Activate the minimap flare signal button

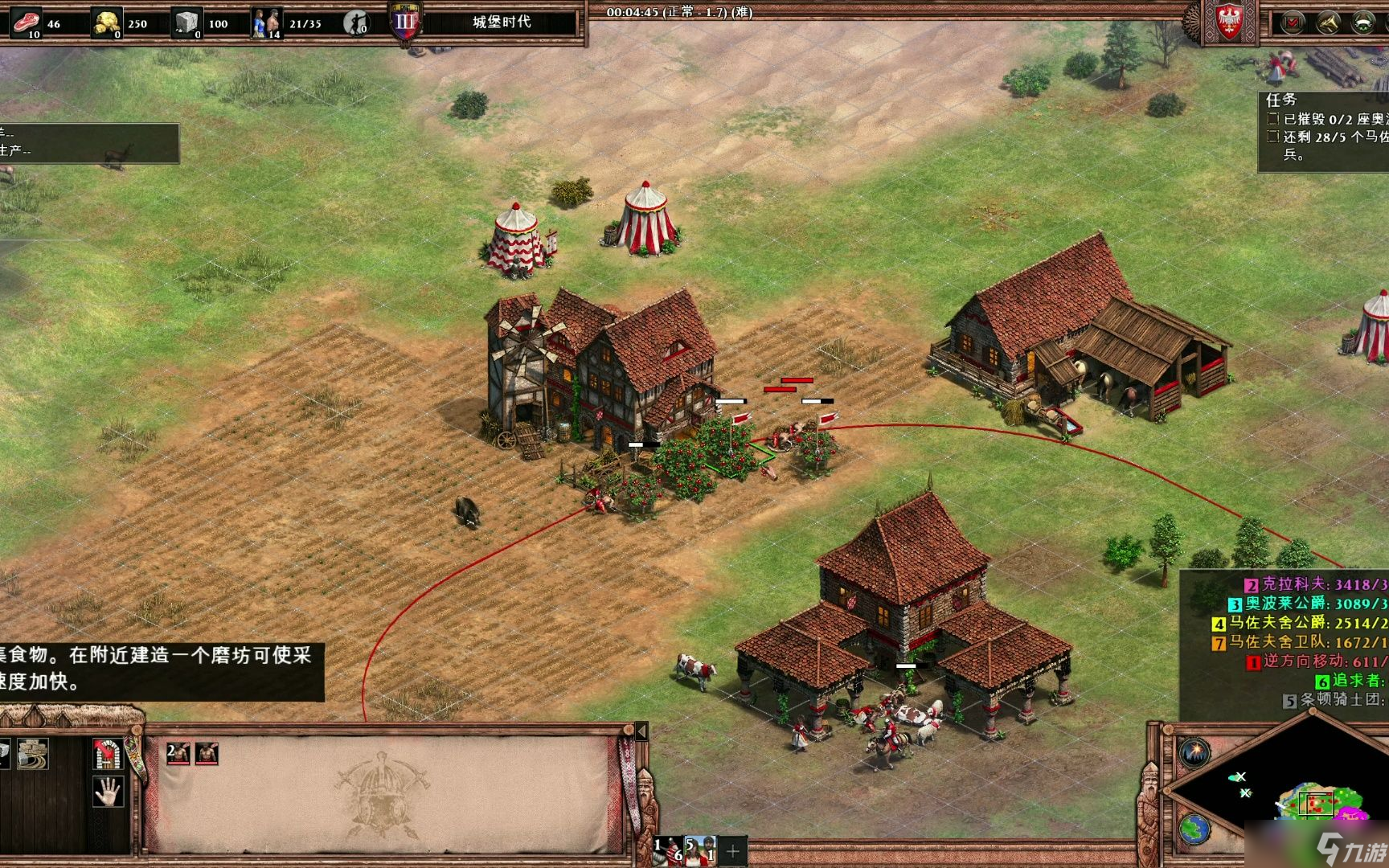click(x=1195, y=752)
